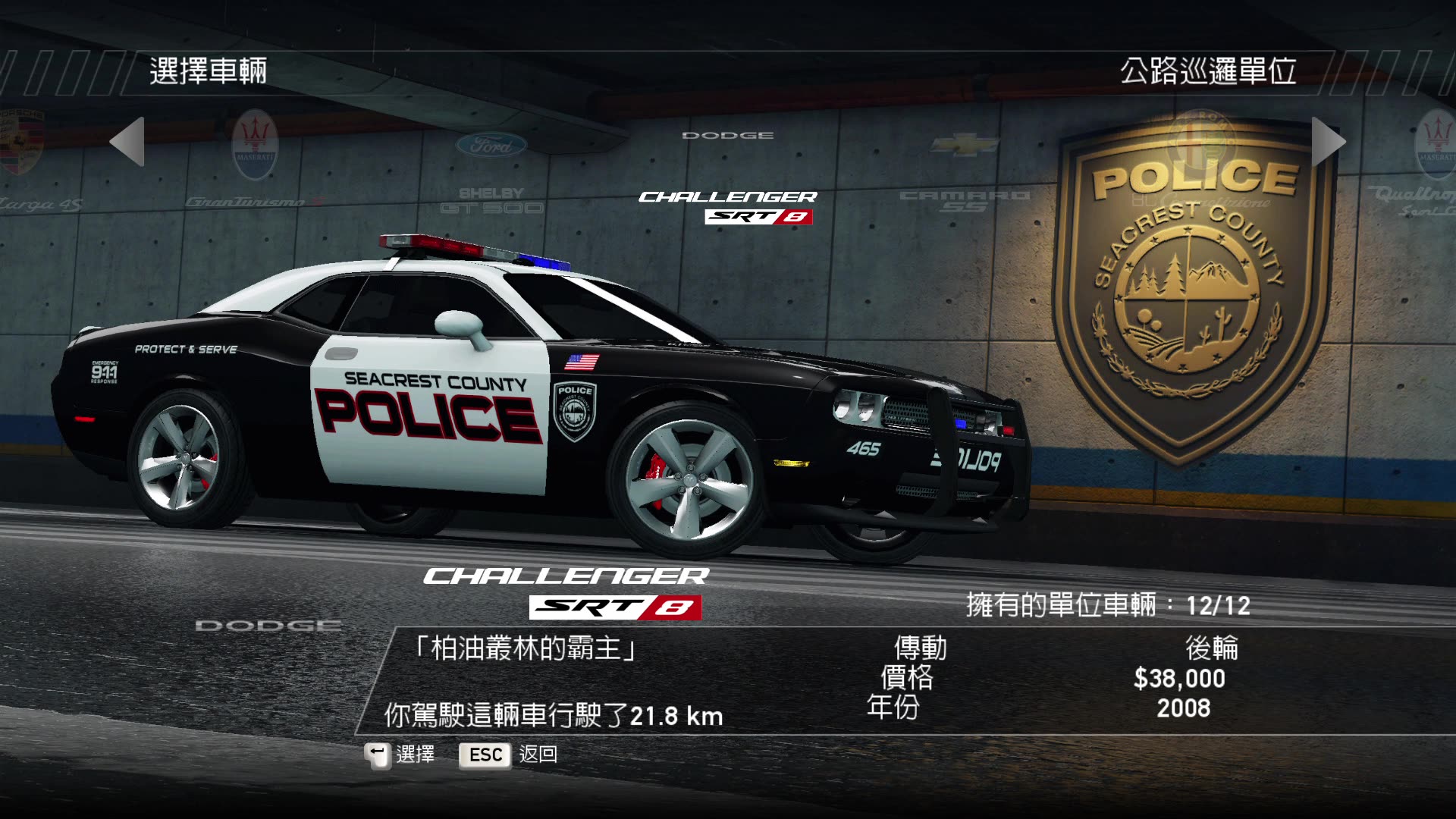Select the Maserati trident above GranTurismo S
The image size is (1456, 819).
(256, 144)
